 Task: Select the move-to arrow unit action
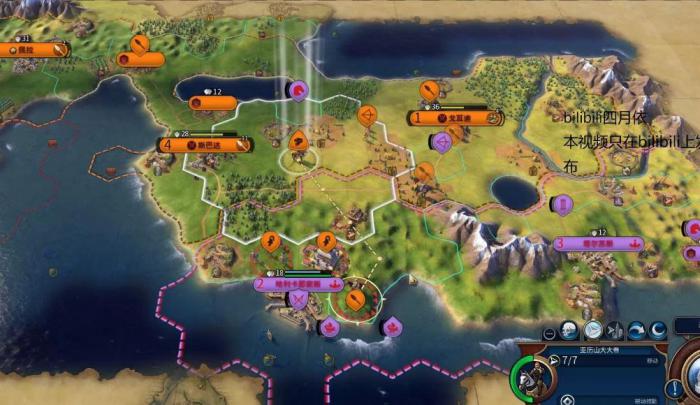593,330
